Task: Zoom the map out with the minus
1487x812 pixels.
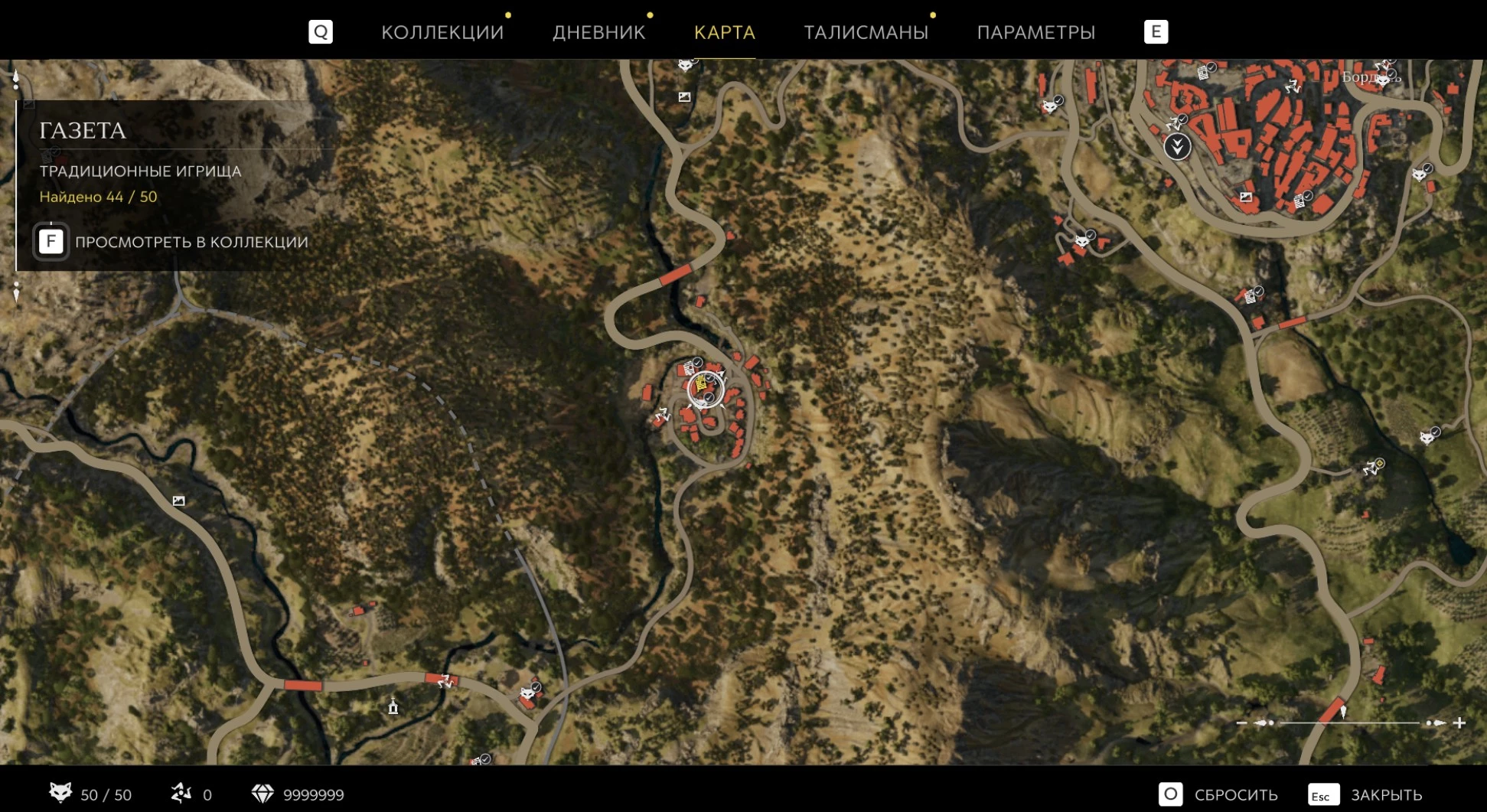Action: click(x=1241, y=722)
